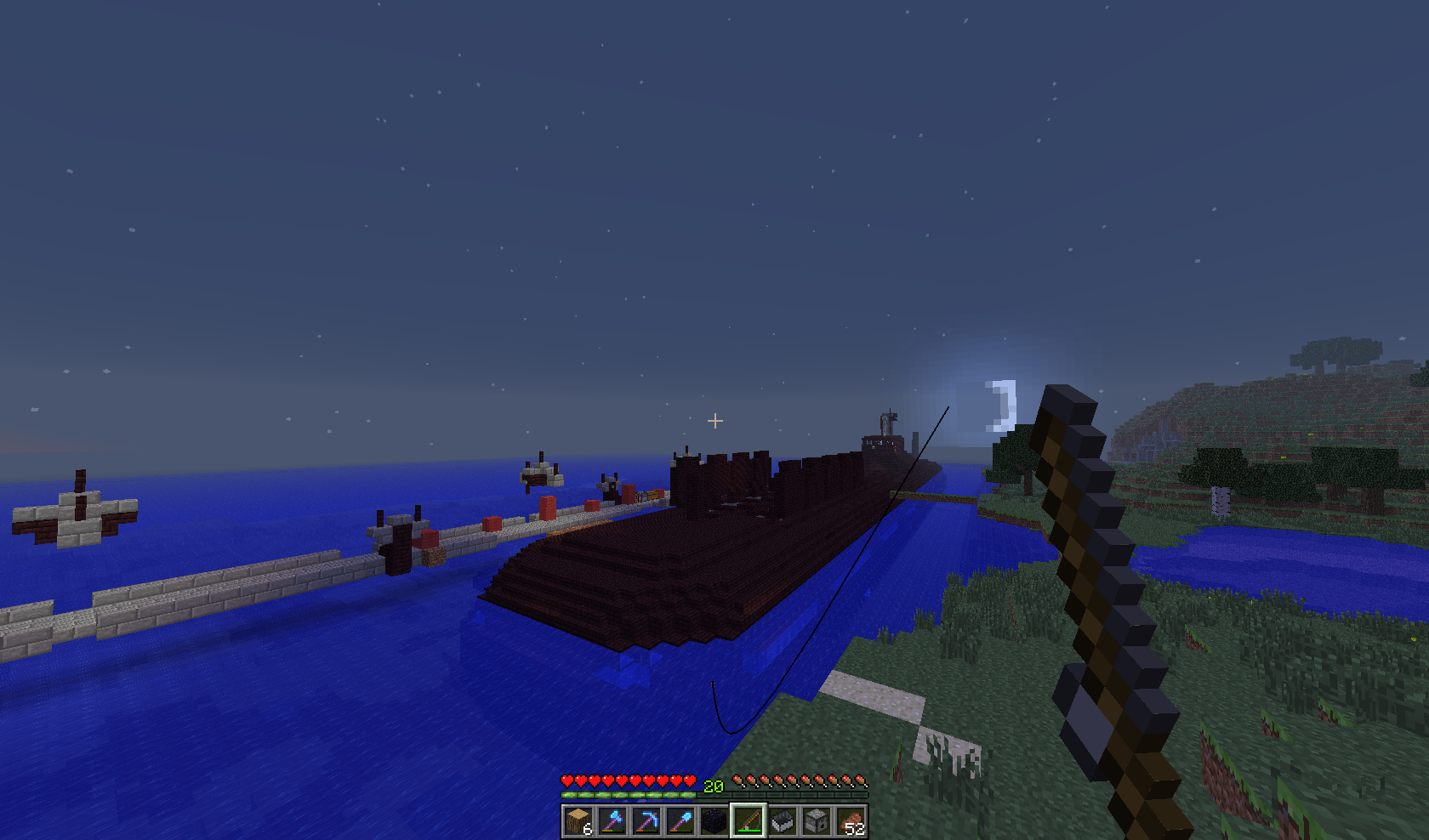Image resolution: width=1429 pixels, height=840 pixels.
Task: Pick the minecart in the hotbar
Action: point(783,821)
